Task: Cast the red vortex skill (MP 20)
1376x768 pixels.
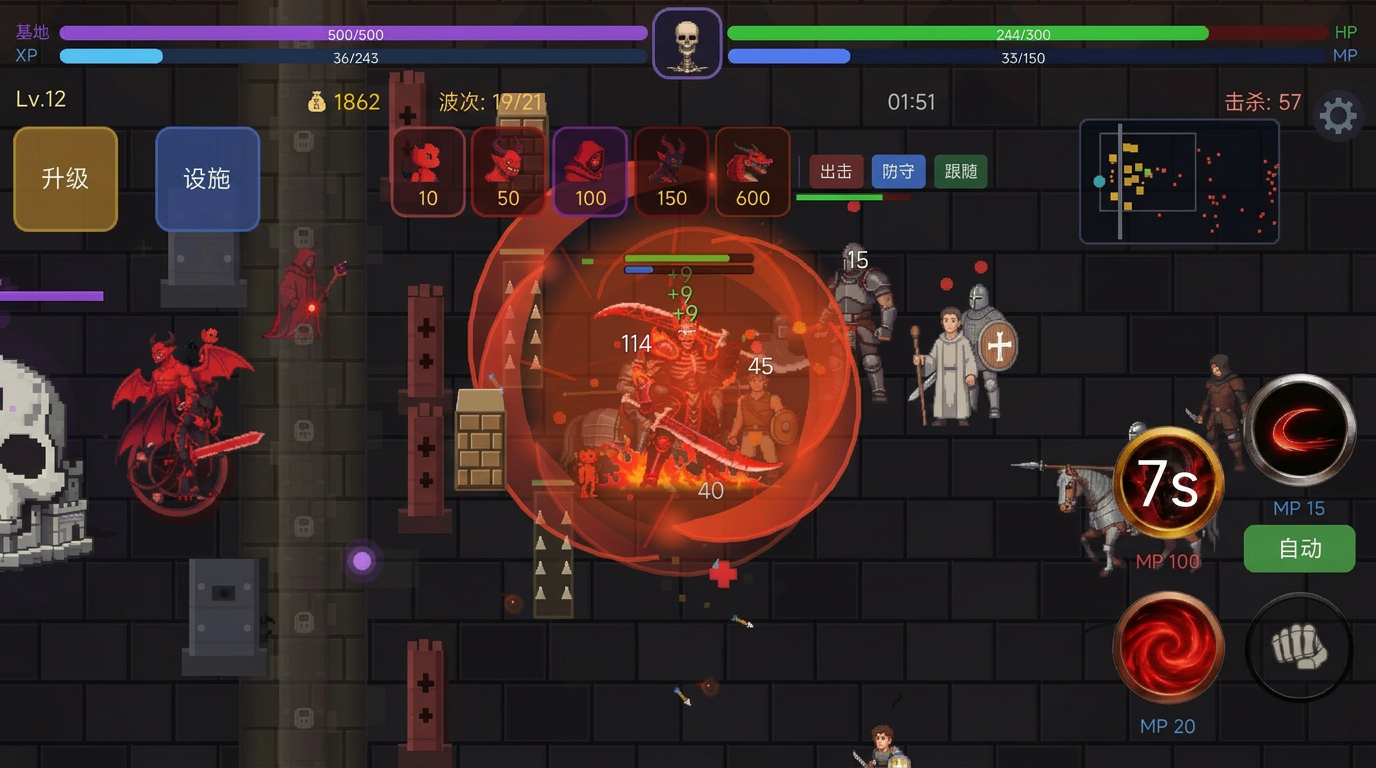Action: pyautogui.click(x=1168, y=647)
